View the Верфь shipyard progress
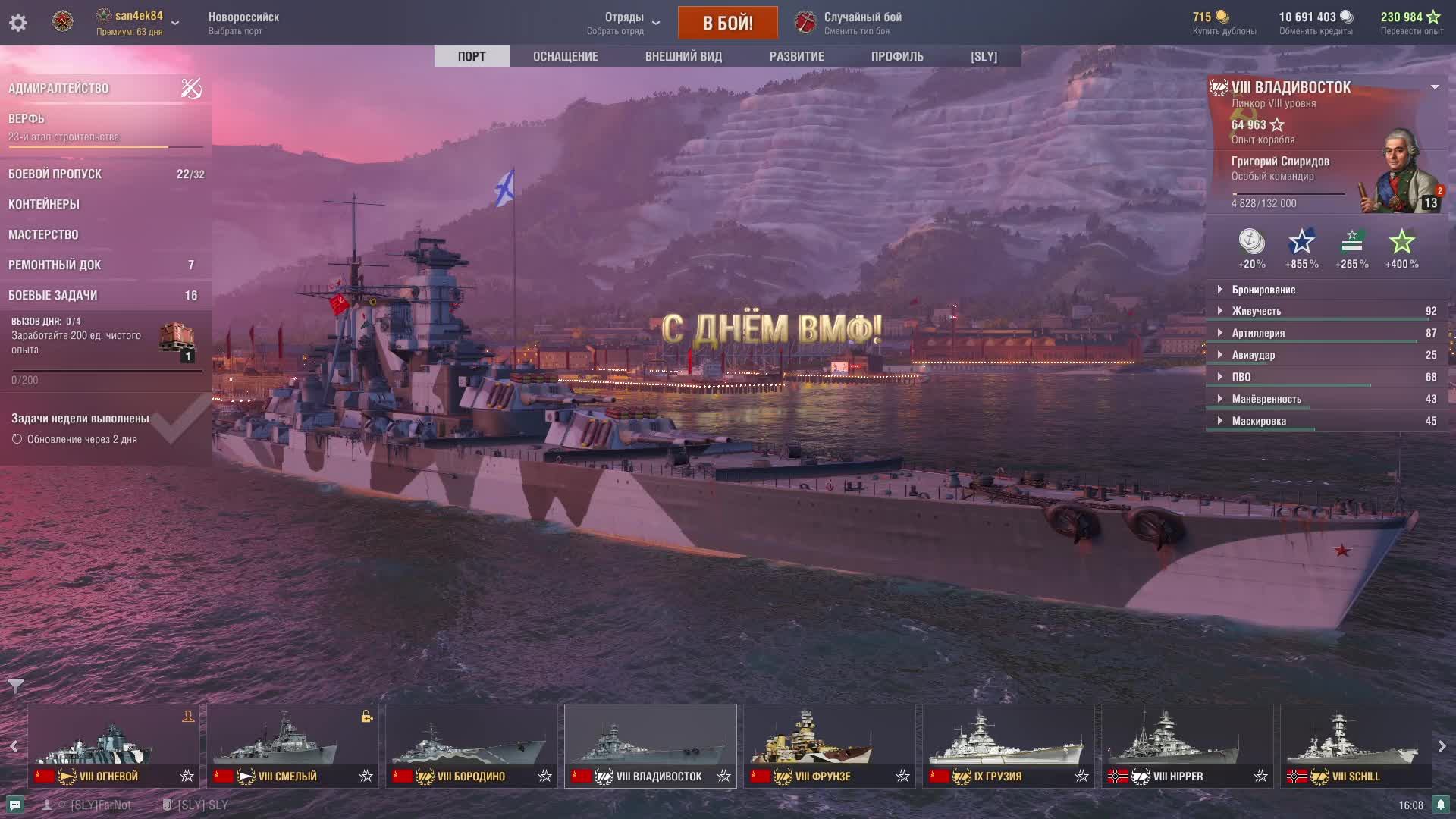1456x819 pixels. pyautogui.click(x=27, y=119)
